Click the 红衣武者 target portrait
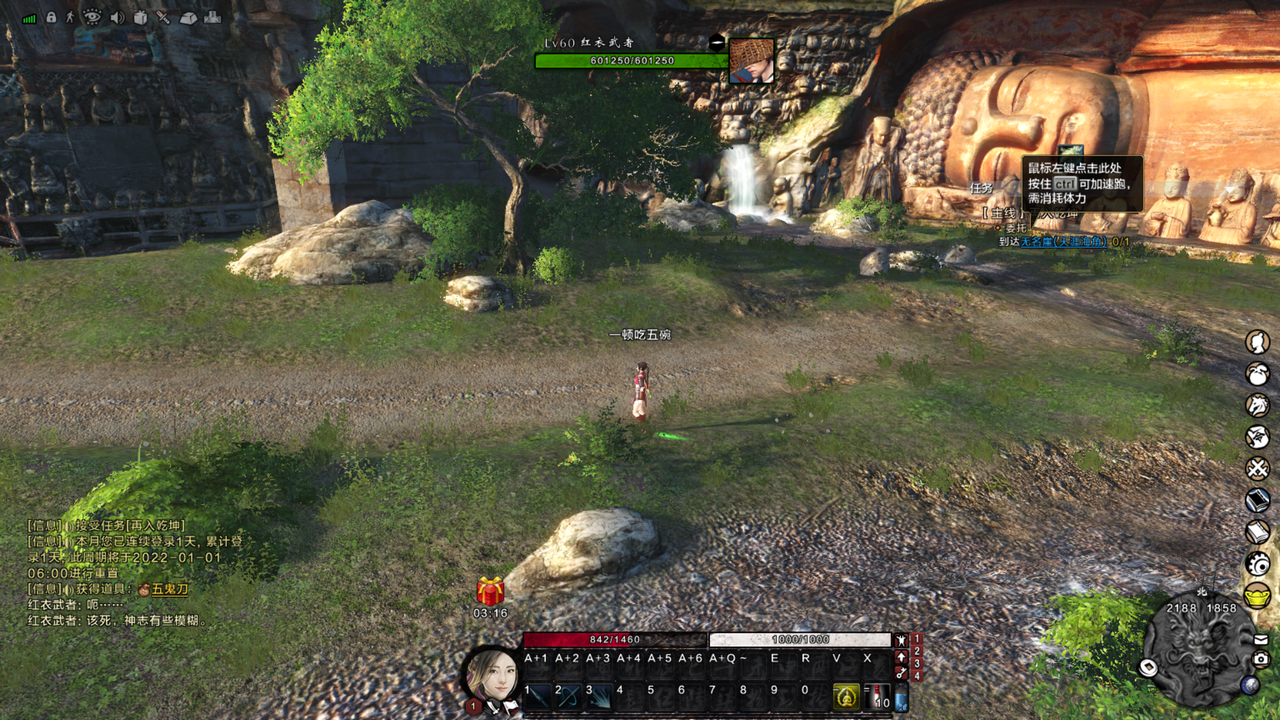The width and height of the screenshot is (1280, 720). [x=751, y=60]
